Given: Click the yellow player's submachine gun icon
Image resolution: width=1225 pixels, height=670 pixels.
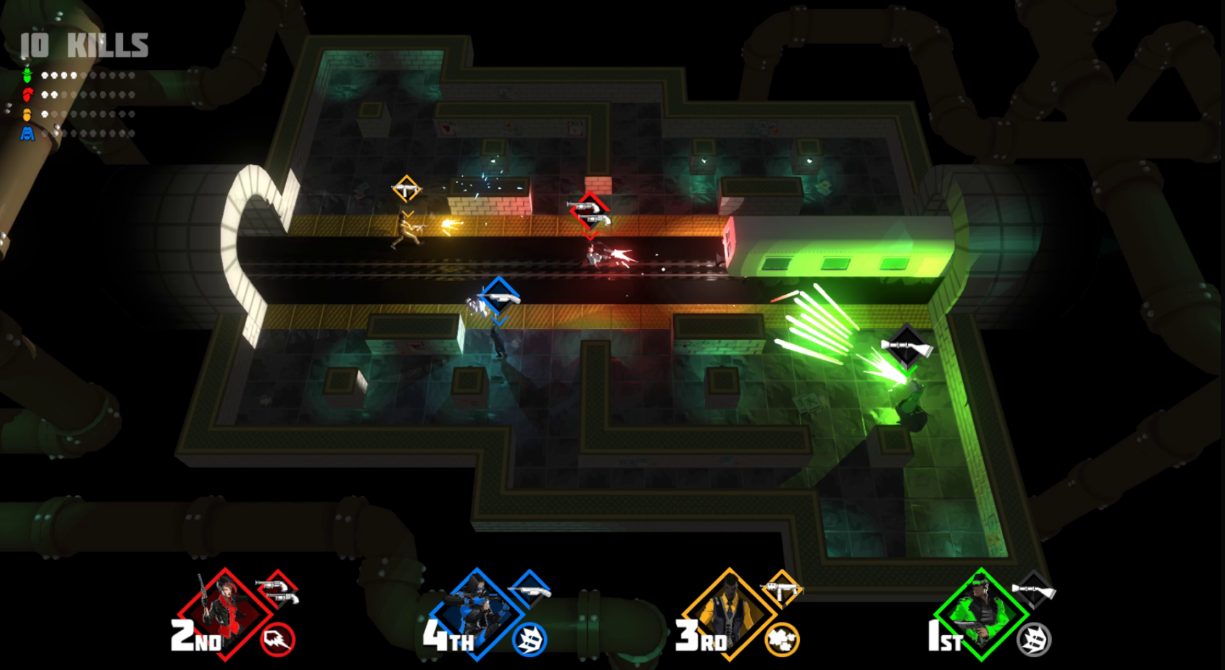Looking at the screenshot, I should [781, 590].
